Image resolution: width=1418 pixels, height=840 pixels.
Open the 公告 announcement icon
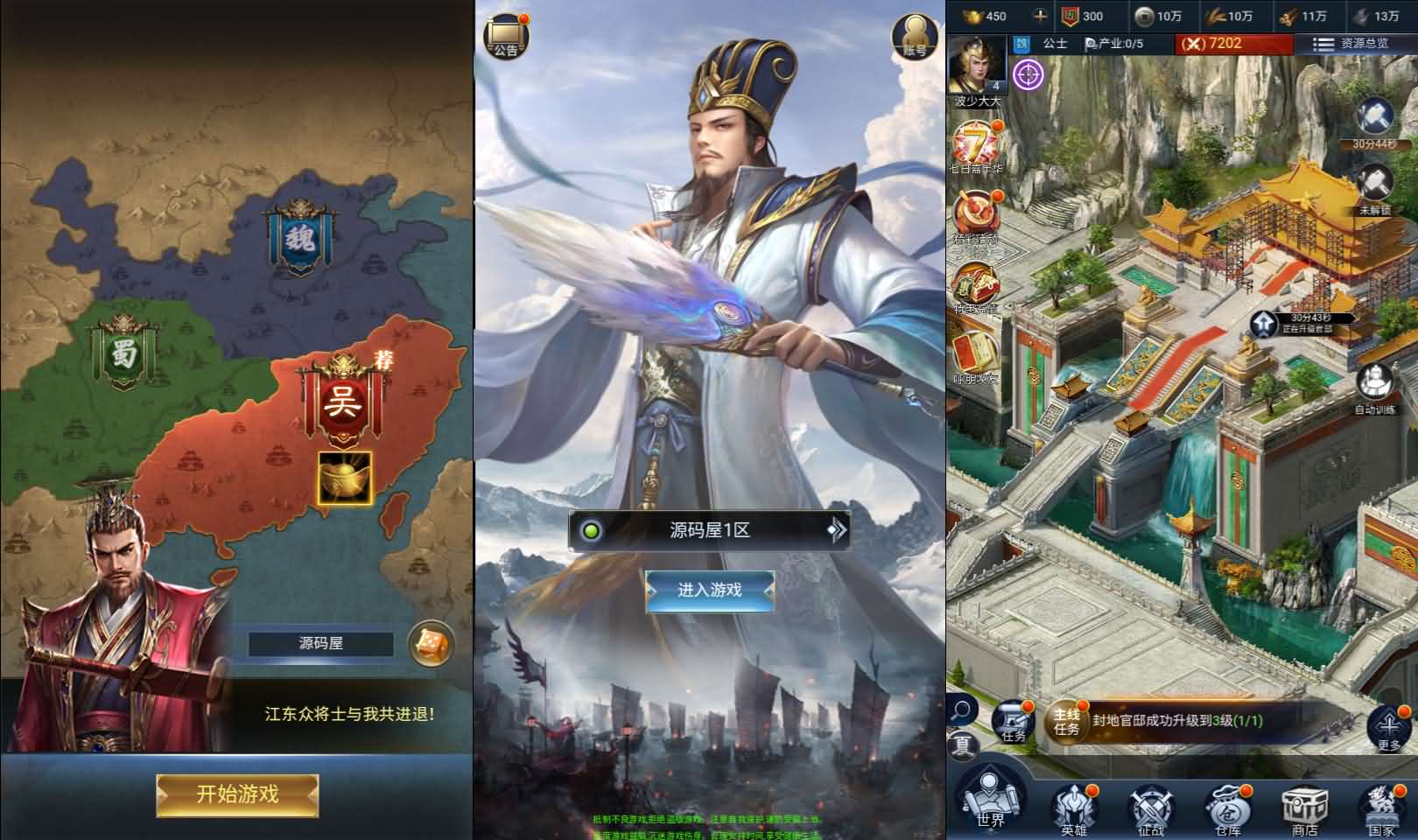[x=508, y=35]
